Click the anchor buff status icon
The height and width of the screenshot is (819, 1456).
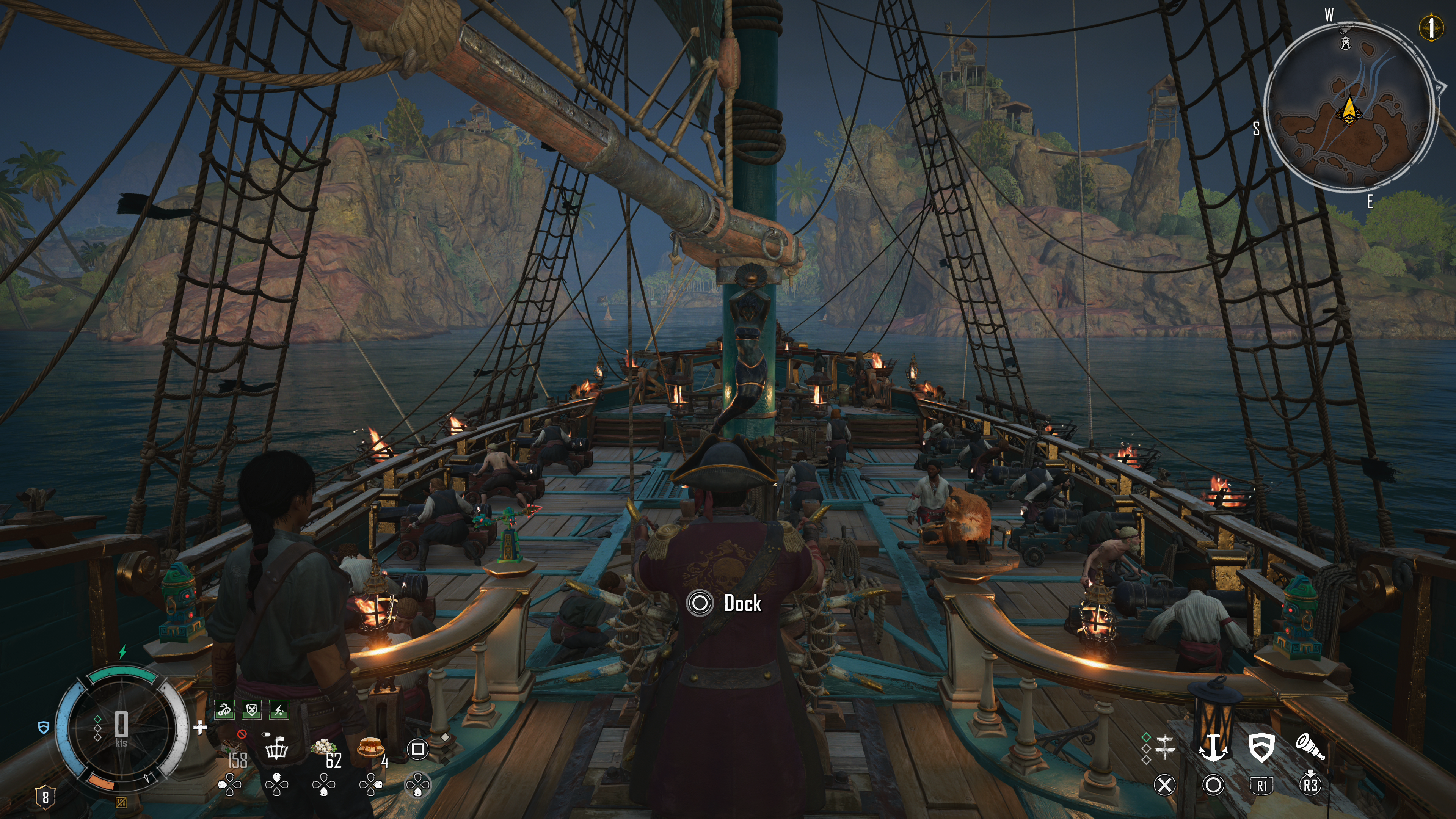tap(224, 710)
